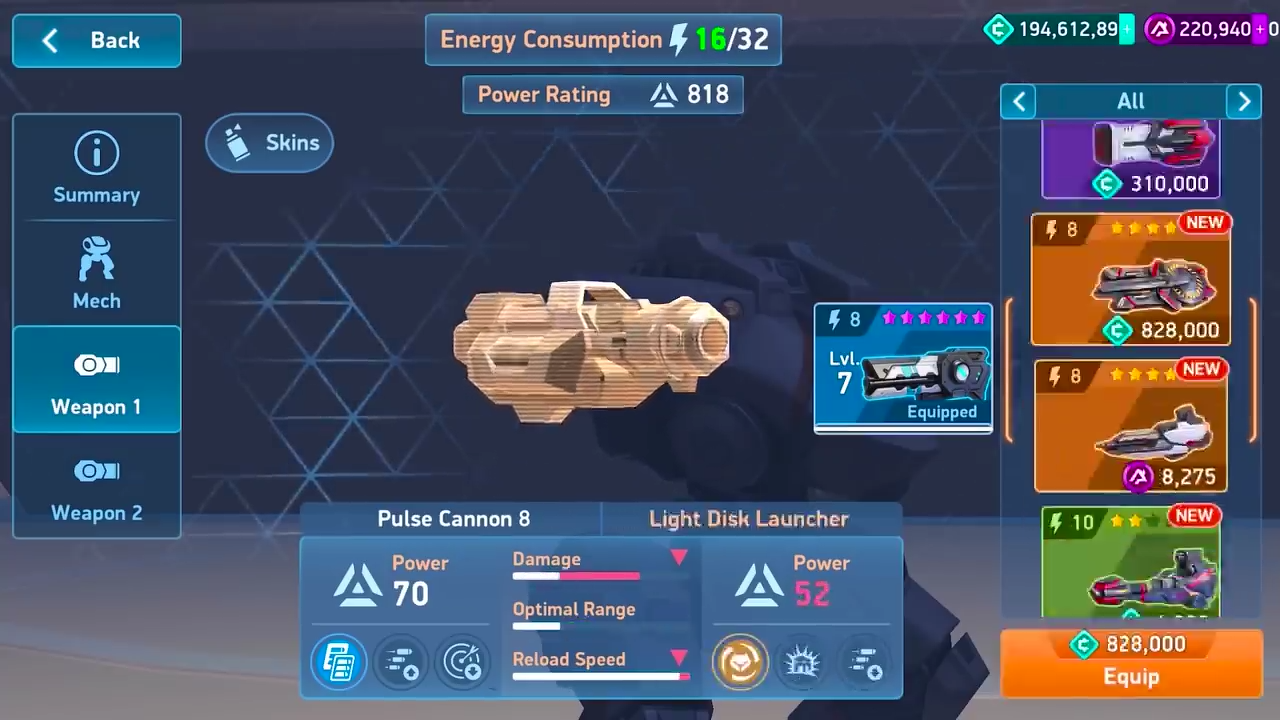The width and height of the screenshot is (1280, 720).
Task: Select the explosion effect icon for Light Disk Launcher
Action: coord(802,660)
